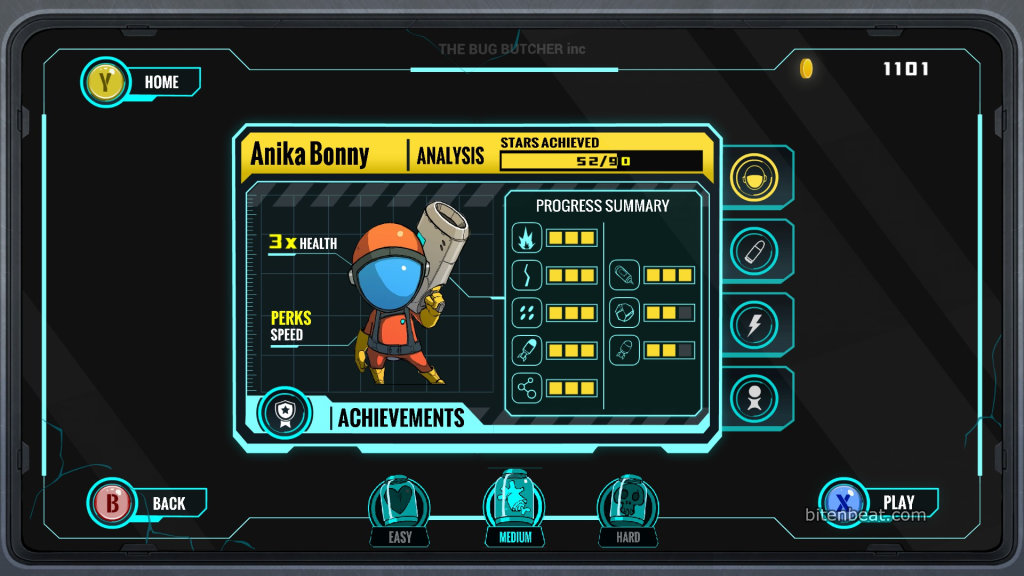Switch to the character helmet tab
Screen dimensions: 1024x576
click(755, 178)
